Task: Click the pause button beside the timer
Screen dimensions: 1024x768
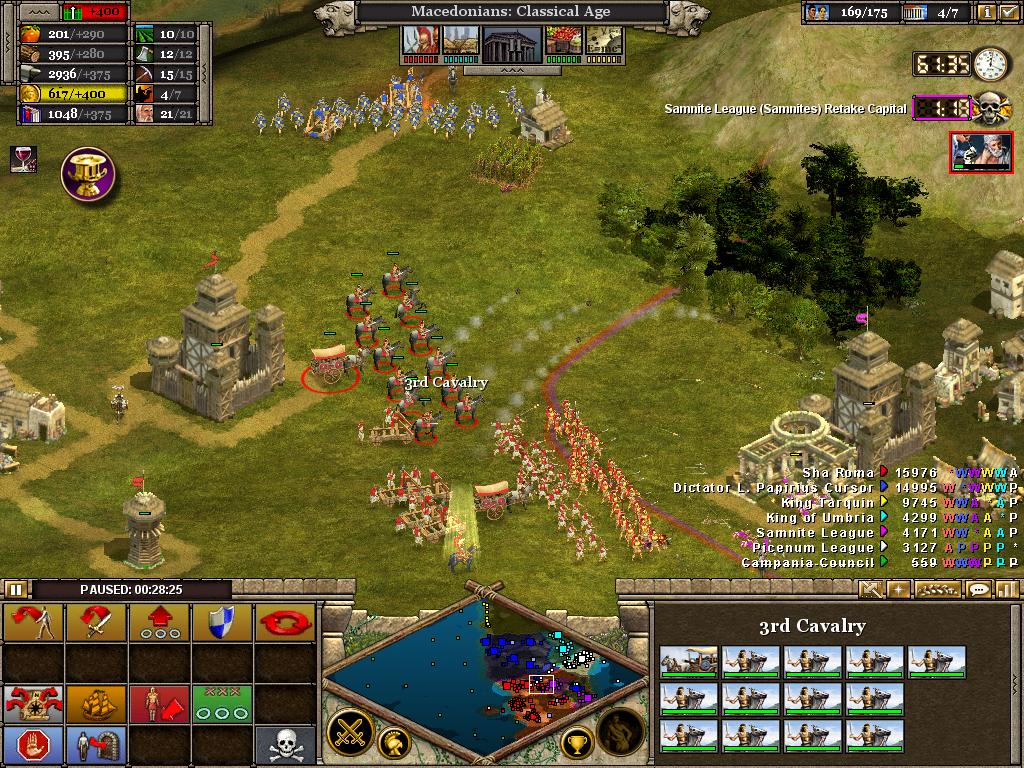Action: click(x=16, y=590)
